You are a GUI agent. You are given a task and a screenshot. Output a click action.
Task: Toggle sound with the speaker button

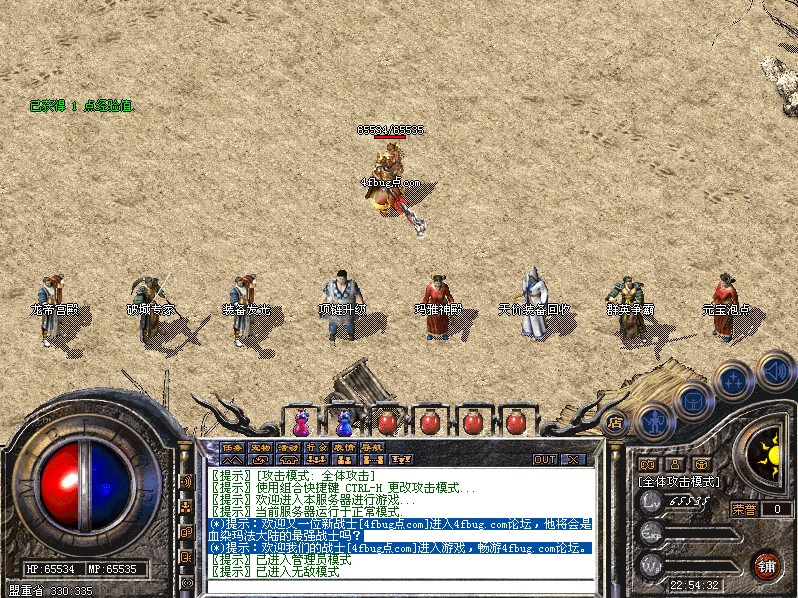click(x=775, y=370)
